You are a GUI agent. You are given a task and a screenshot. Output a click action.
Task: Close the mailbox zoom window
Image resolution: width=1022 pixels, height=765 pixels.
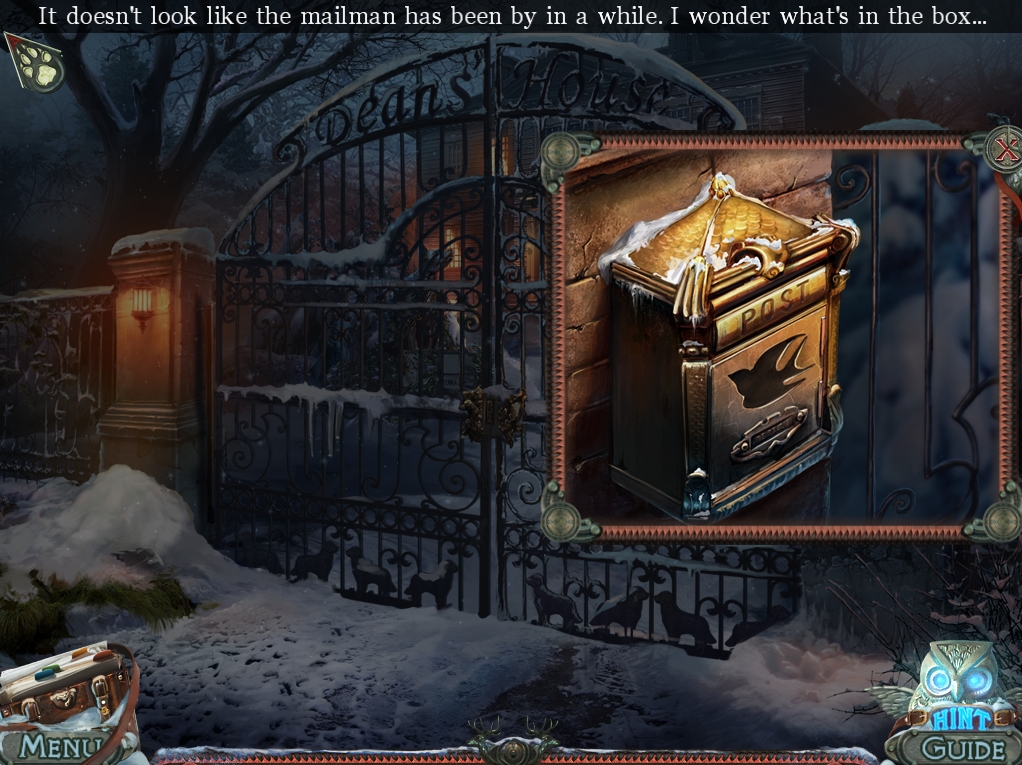[1004, 150]
